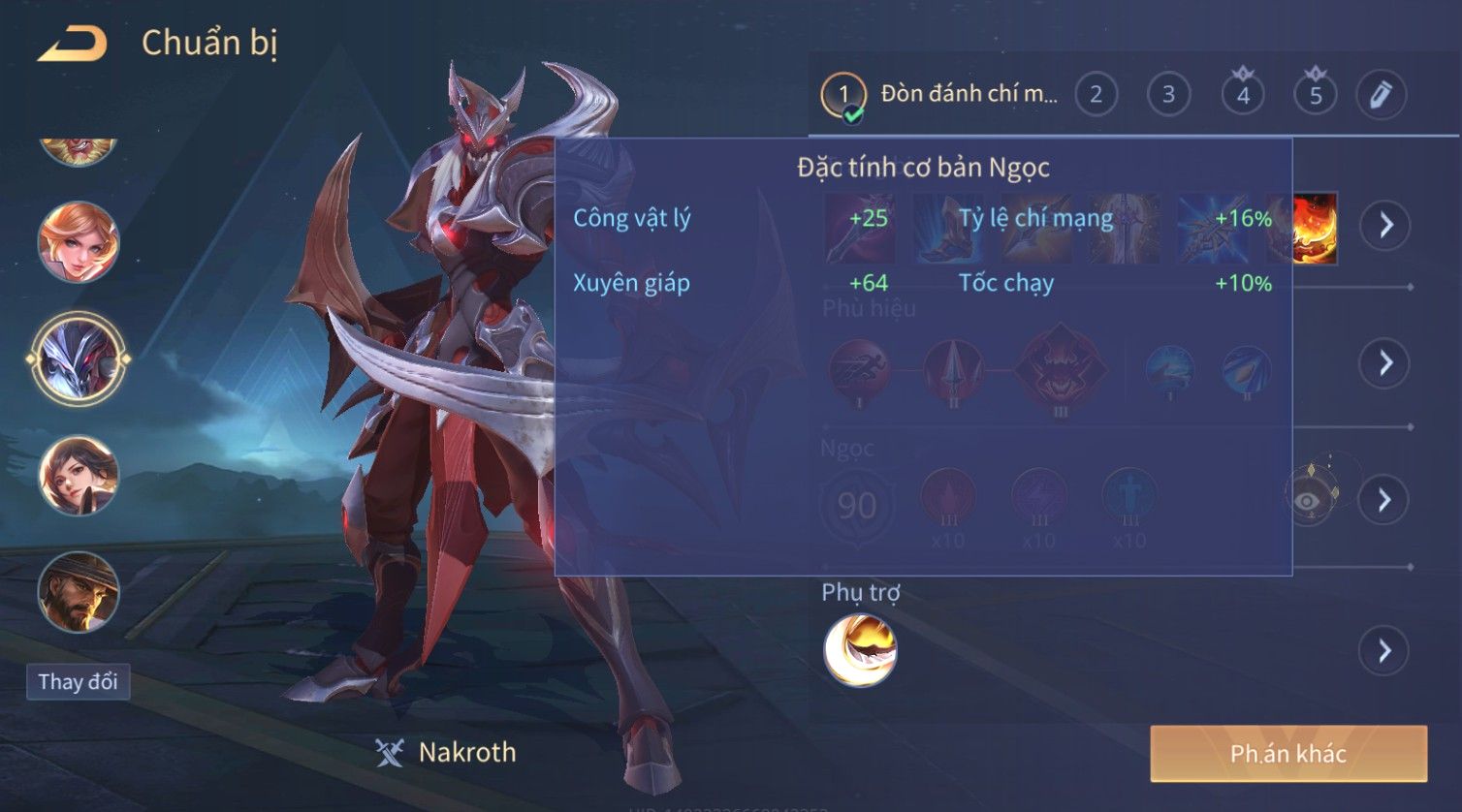Select the Phụ trợ support spell icon

(860, 650)
